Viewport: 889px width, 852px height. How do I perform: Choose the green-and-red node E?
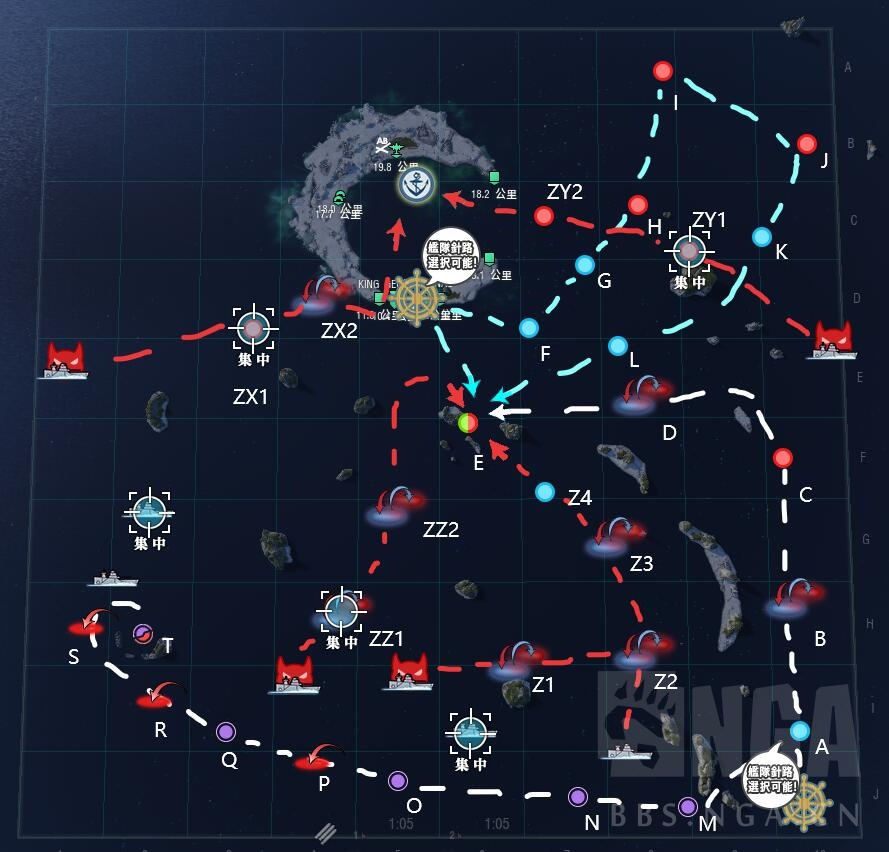(468, 422)
